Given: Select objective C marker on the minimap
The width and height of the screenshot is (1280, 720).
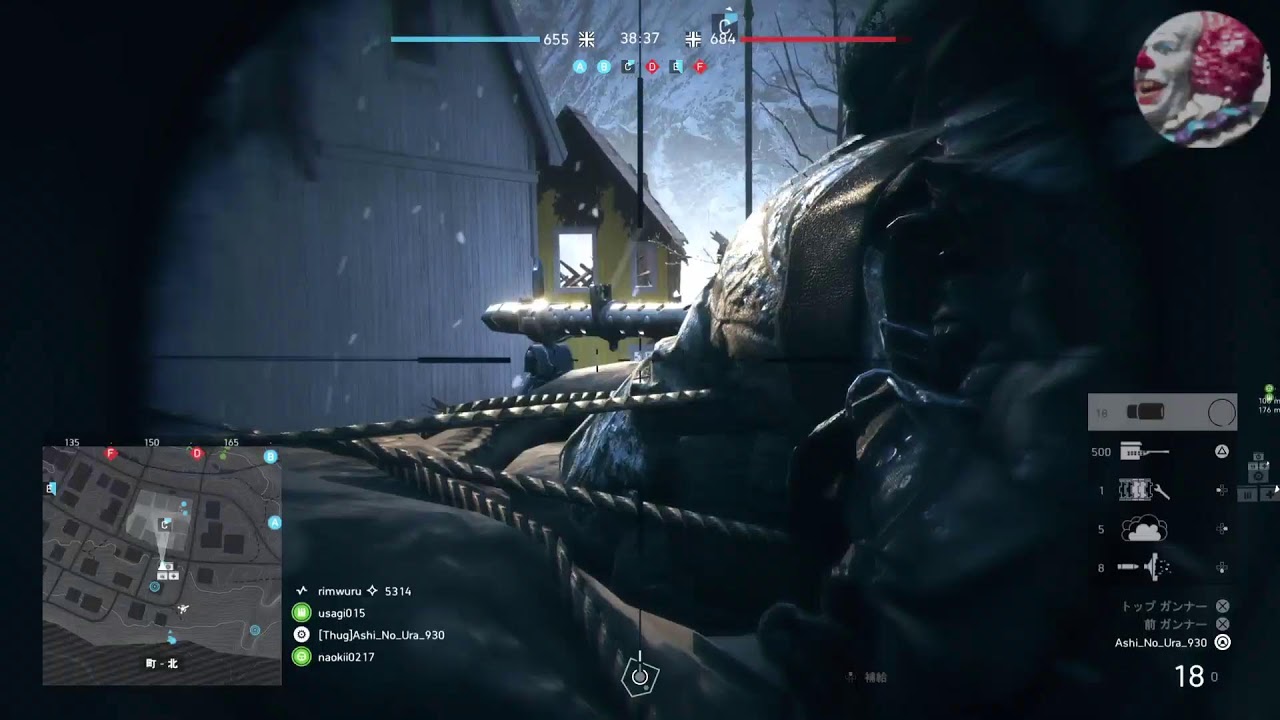Looking at the screenshot, I should pyautogui.click(x=164, y=524).
